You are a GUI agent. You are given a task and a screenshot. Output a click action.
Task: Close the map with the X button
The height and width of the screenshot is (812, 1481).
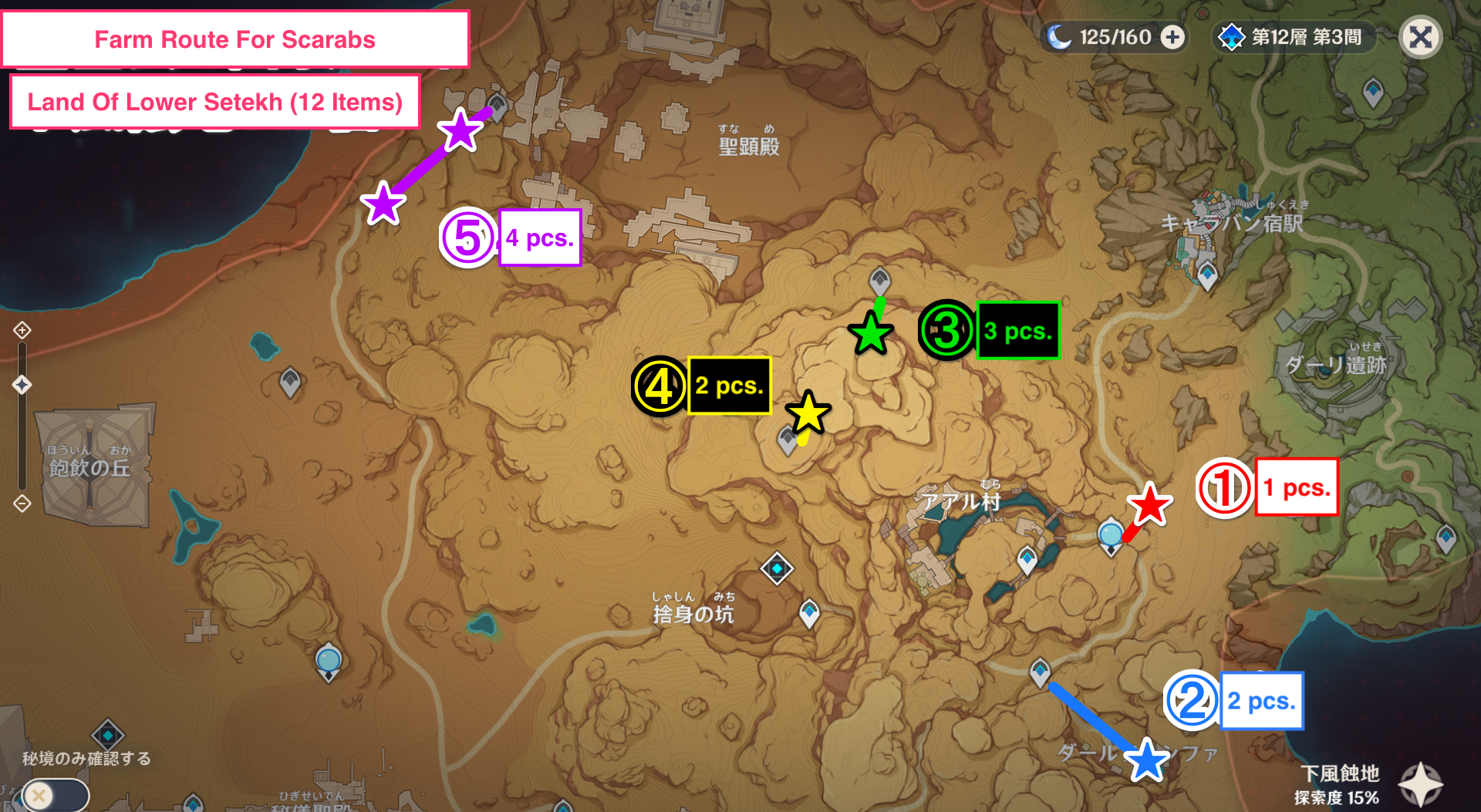click(1420, 36)
